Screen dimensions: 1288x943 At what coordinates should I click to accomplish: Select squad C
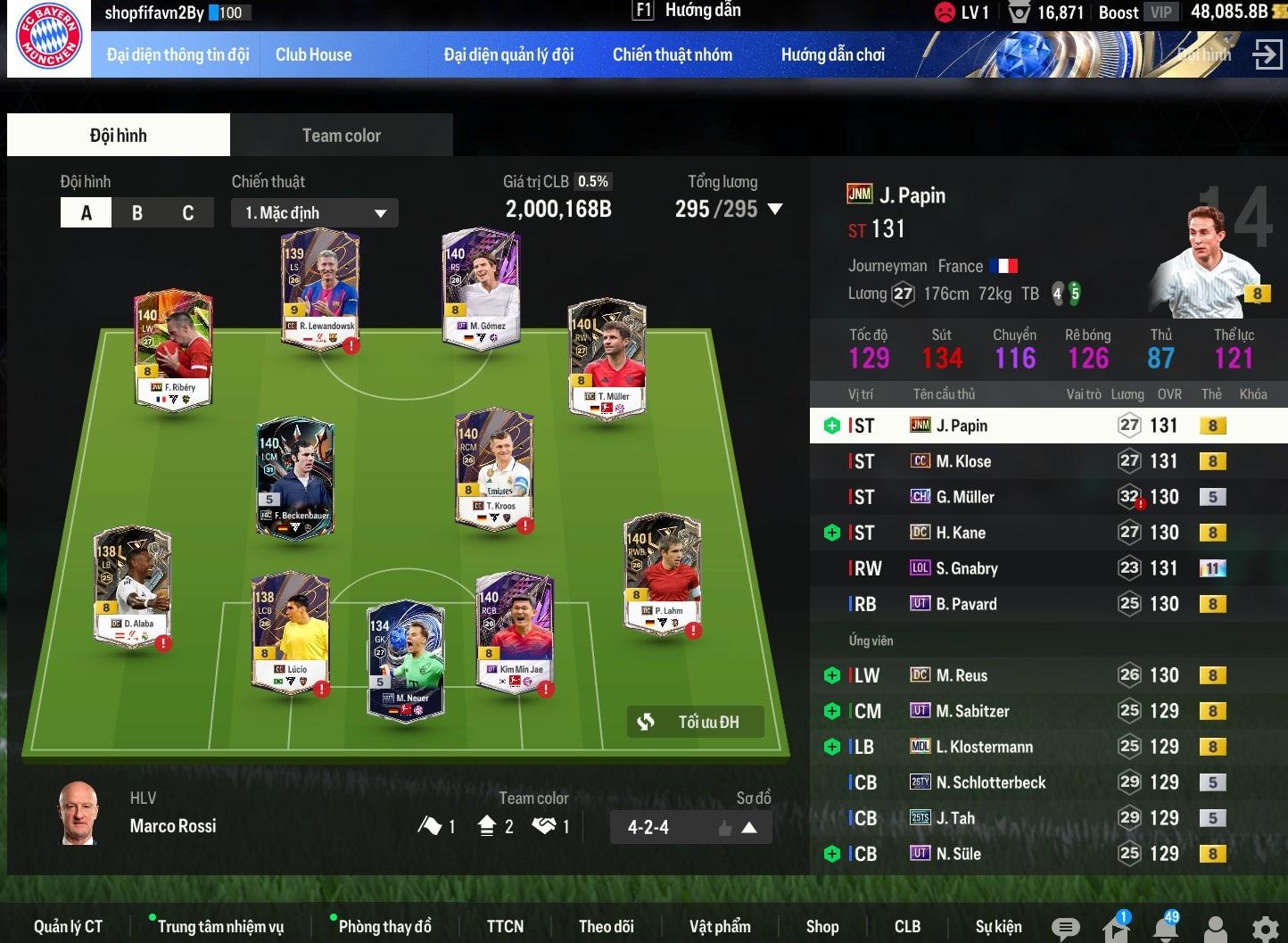pos(188,213)
